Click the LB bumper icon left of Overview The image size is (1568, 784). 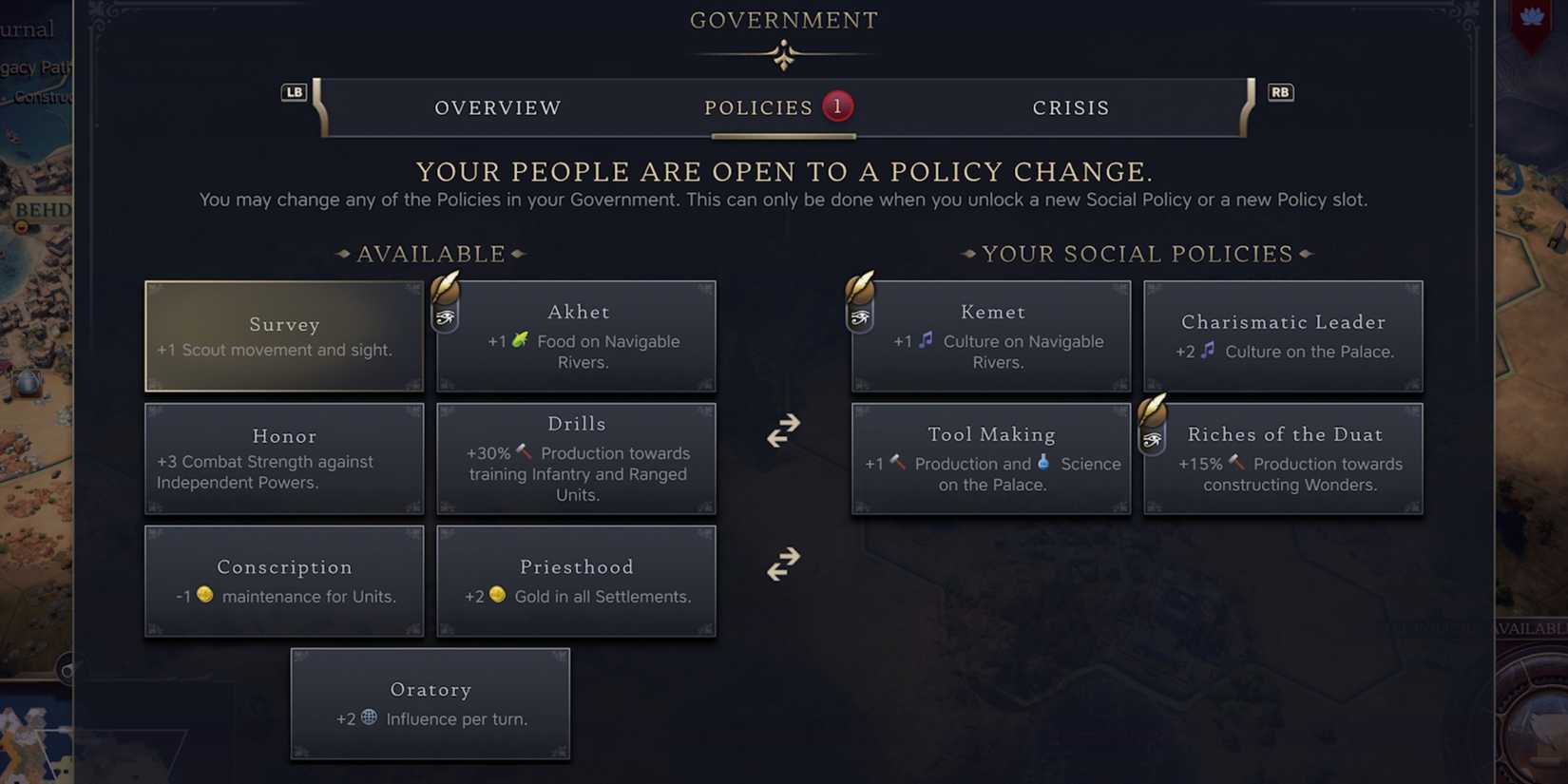coord(294,92)
